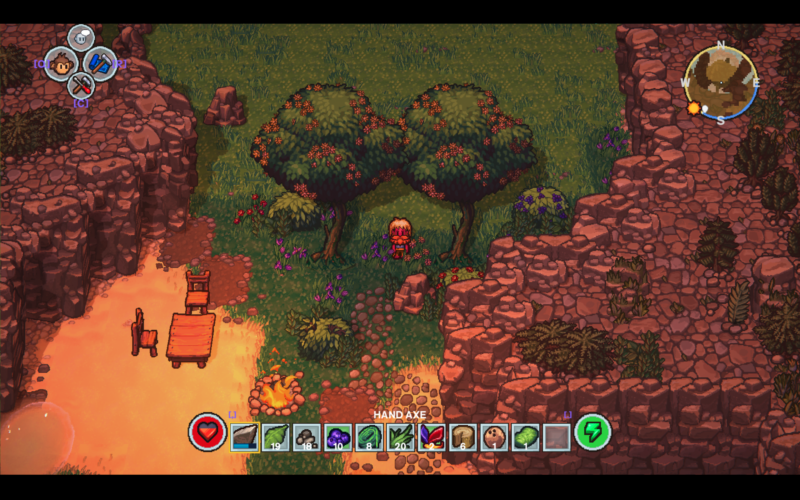Click the speech bubble character icon
Image resolution: width=800 pixels, height=500 pixels.
click(81, 38)
